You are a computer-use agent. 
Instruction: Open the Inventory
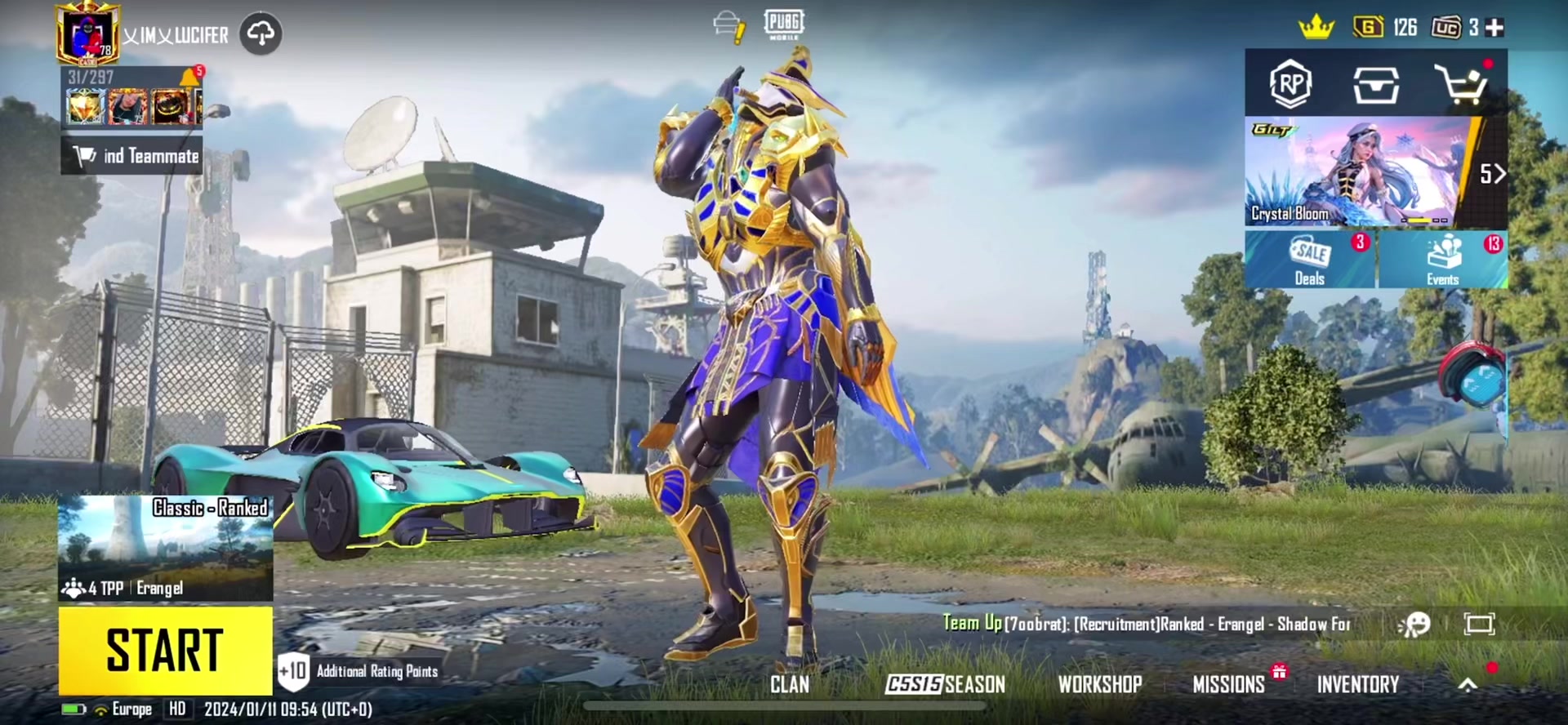coord(1357,684)
